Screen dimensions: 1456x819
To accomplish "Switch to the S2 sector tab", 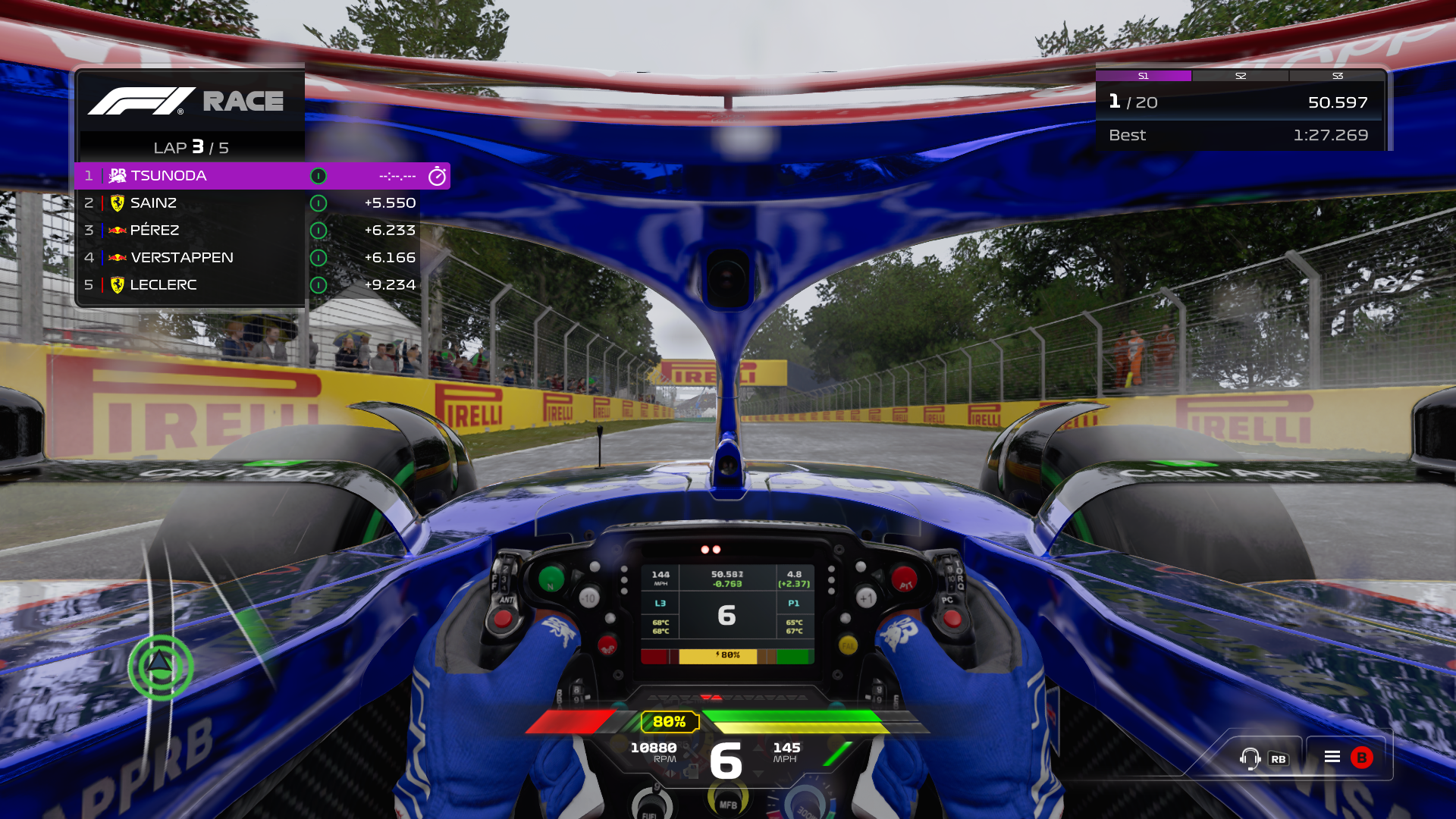I will click(x=1241, y=76).
